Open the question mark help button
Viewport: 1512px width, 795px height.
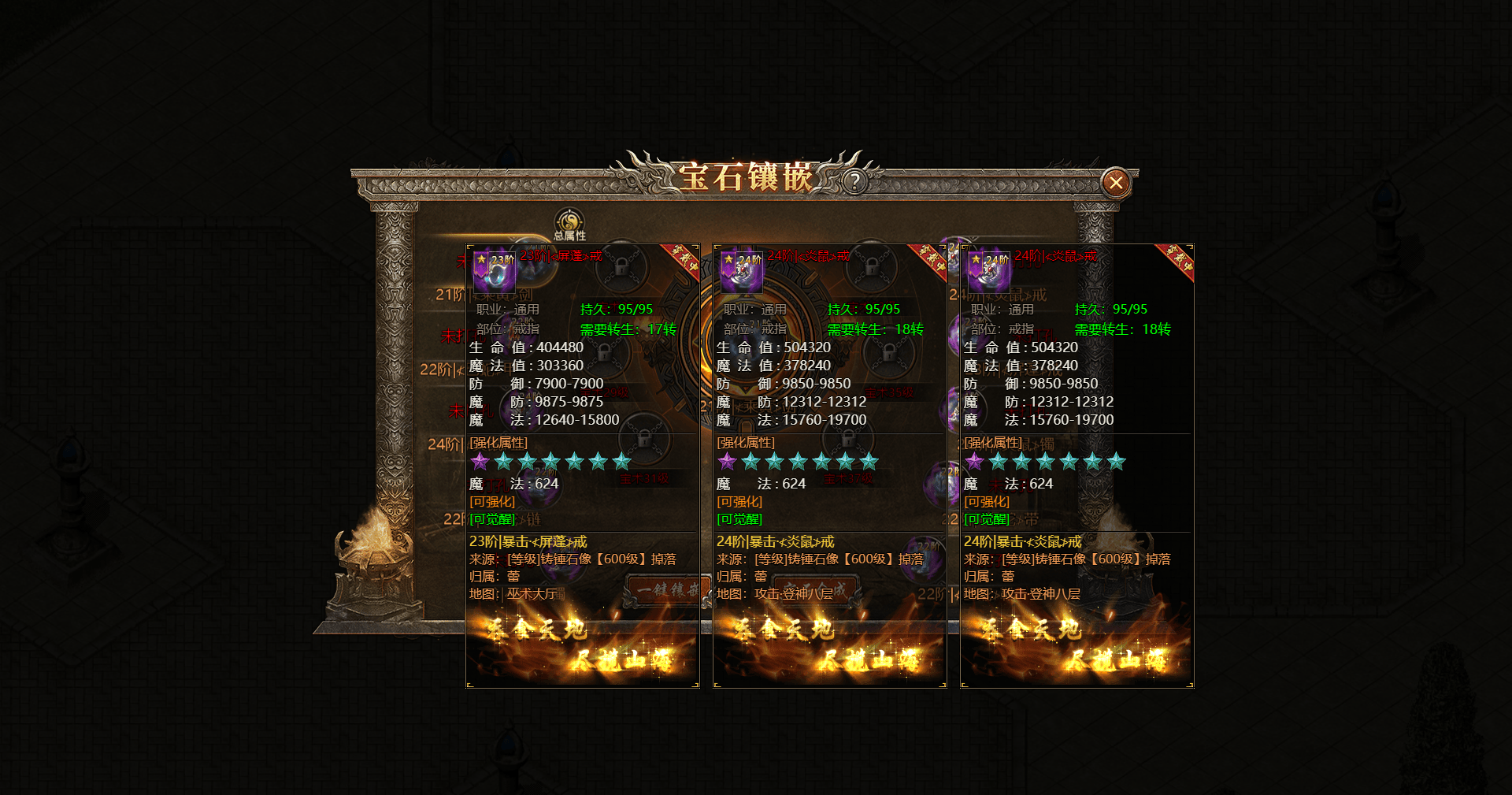(854, 182)
